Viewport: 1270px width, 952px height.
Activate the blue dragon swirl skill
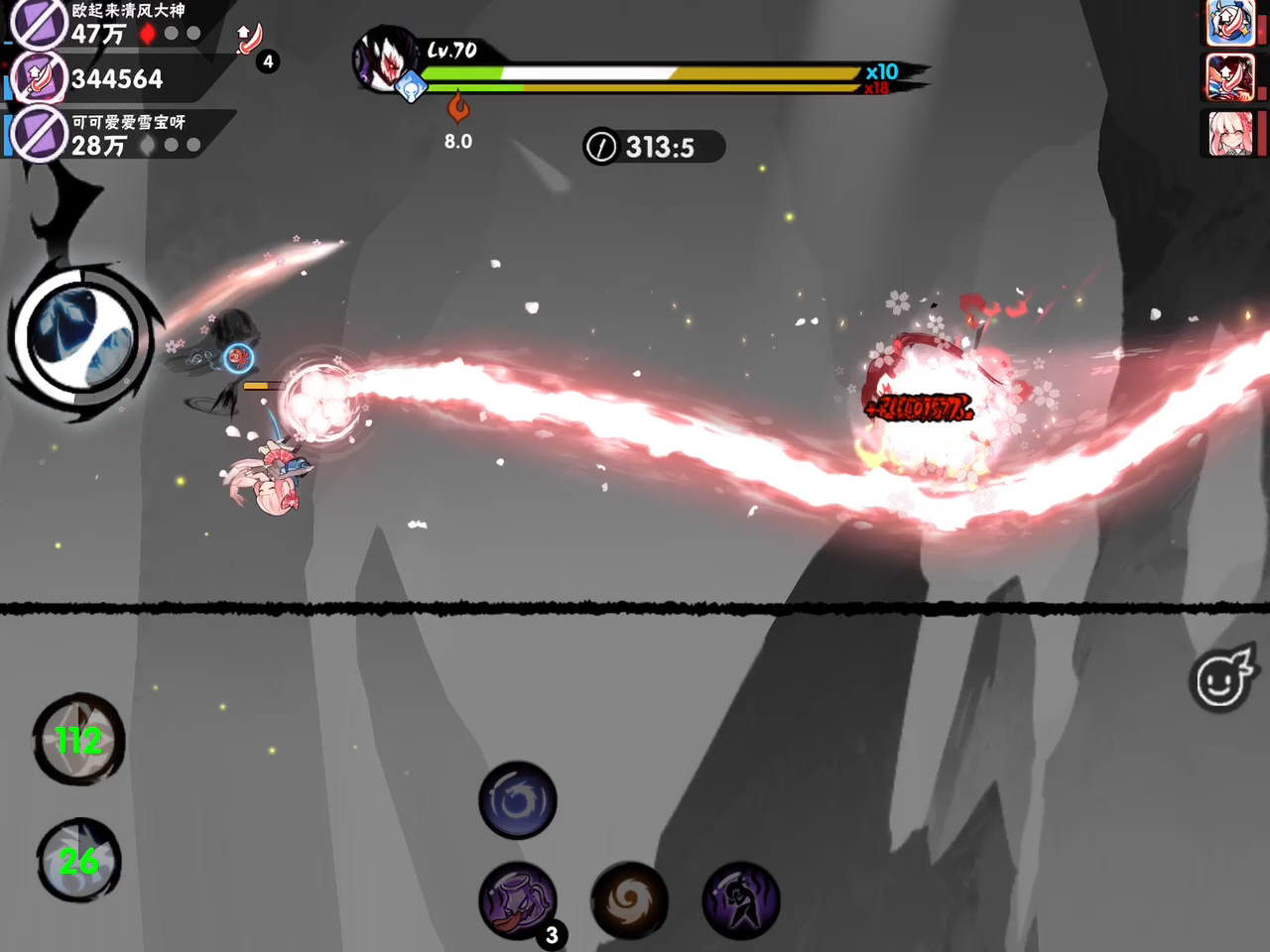(517, 800)
